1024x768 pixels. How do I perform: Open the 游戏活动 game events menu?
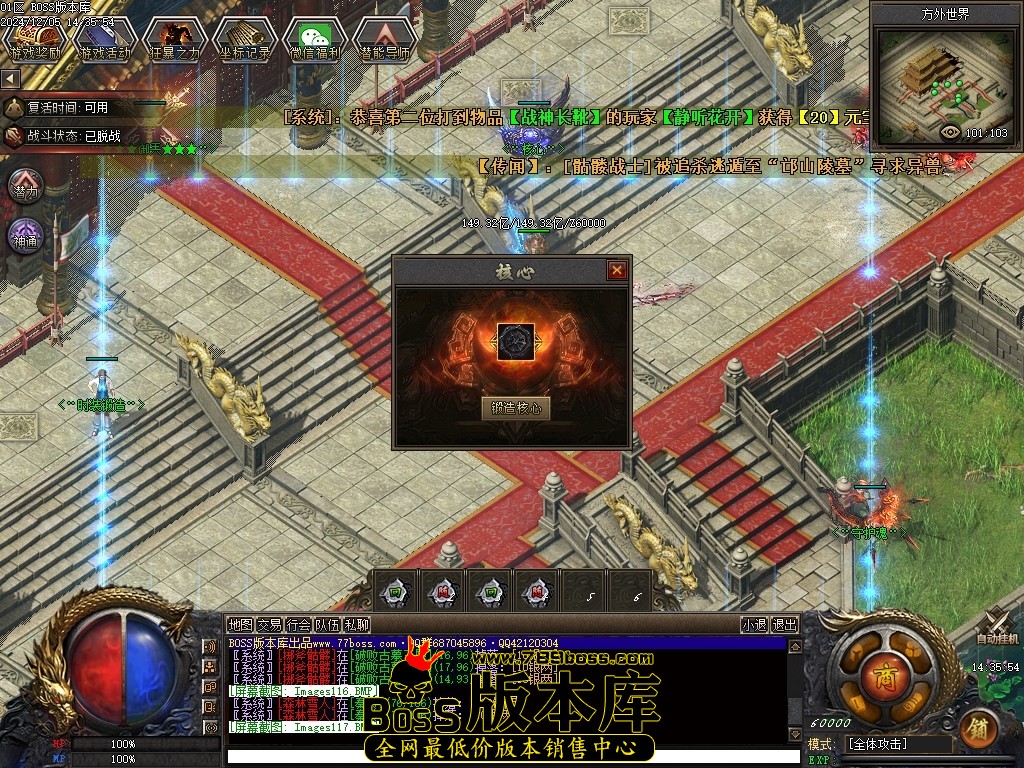tap(104, 40)
